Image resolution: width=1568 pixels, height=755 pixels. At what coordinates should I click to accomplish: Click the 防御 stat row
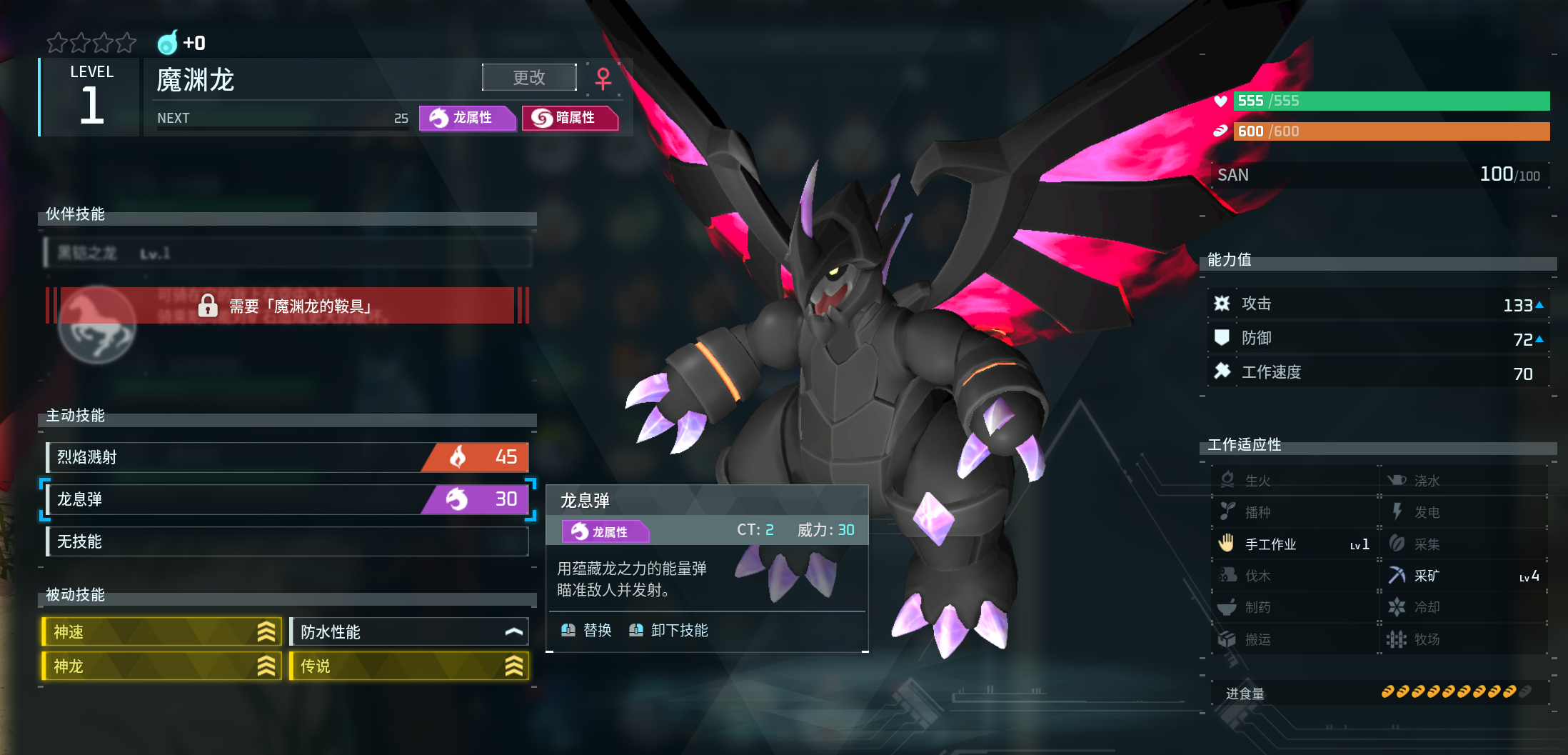tap(1378, 339)
